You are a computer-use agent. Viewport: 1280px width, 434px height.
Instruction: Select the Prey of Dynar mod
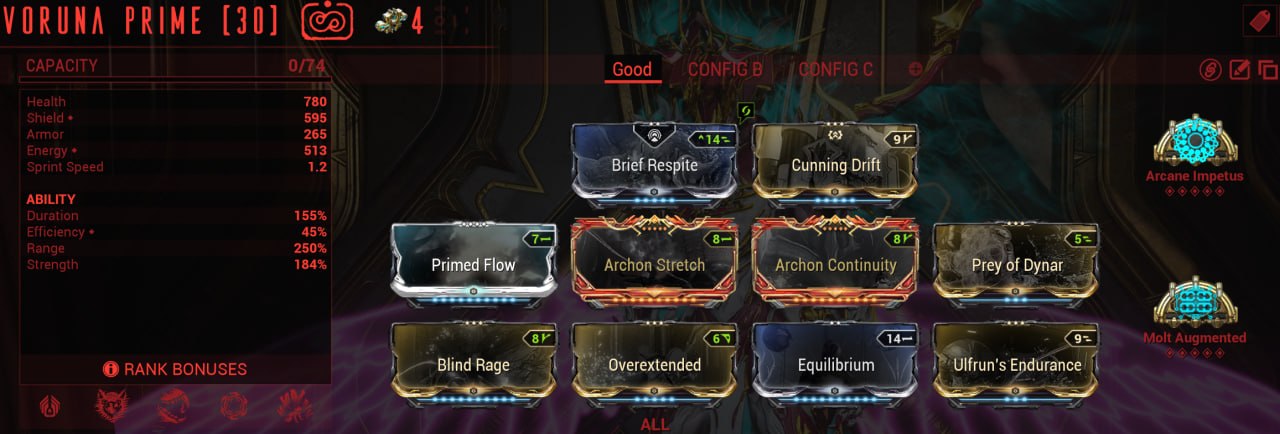tap(1015, 265)
